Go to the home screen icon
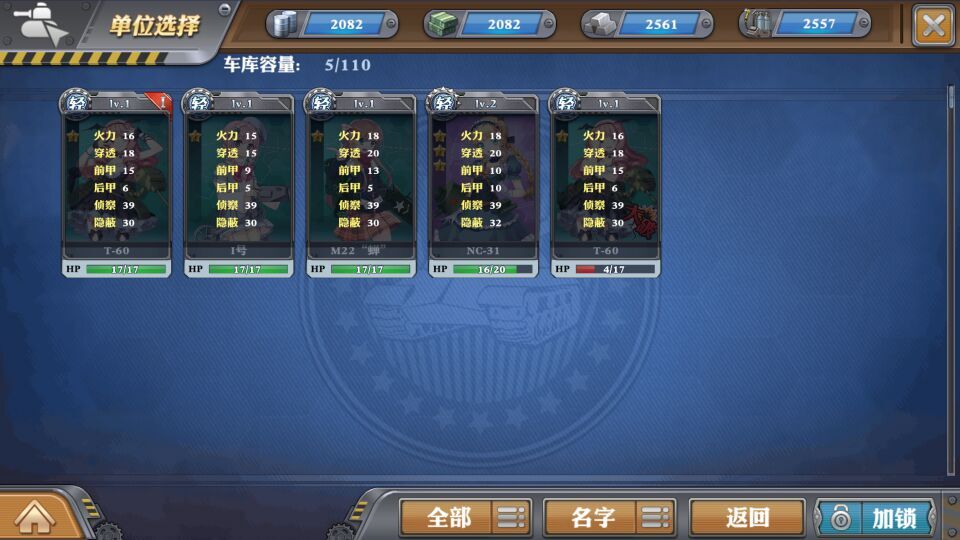The height and width of the screenshot is (540, 960). (33, 517)
